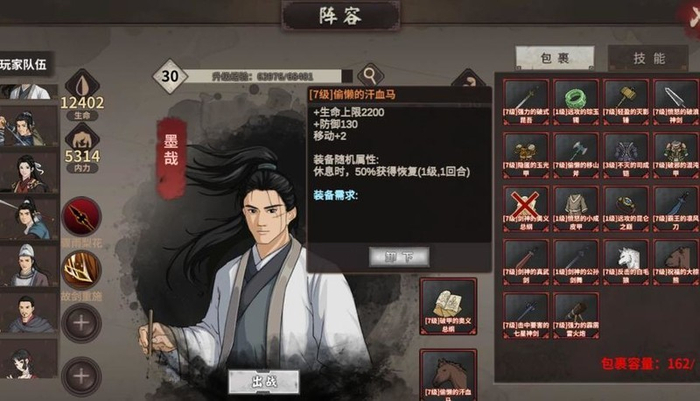Image resolution: width=700 pixels, height=401 pixels.
Task: Choose the armored team member with silver helmet
Action: click(x=27, y=264)
